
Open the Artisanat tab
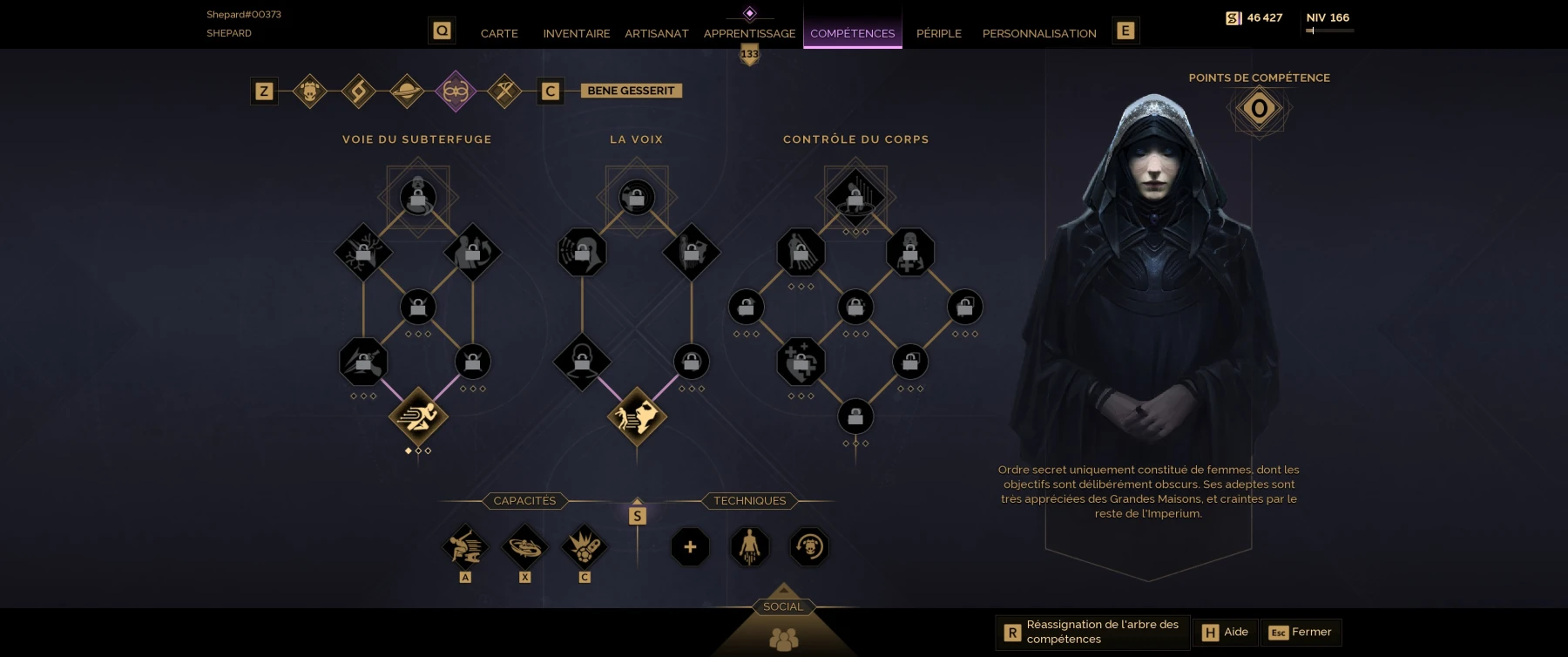click(656, 33)
